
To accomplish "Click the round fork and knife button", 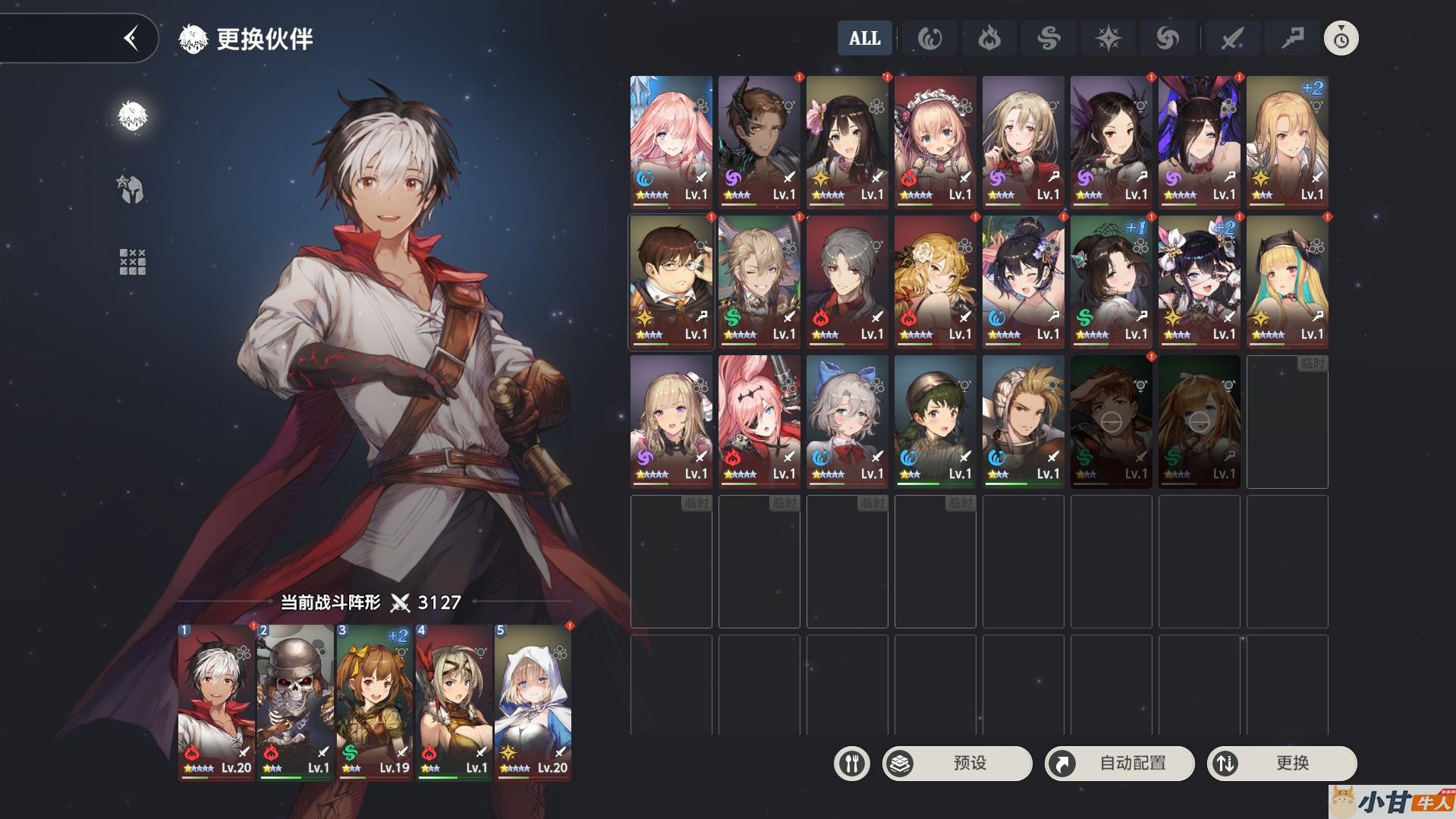I will click(x=851, y=763).
